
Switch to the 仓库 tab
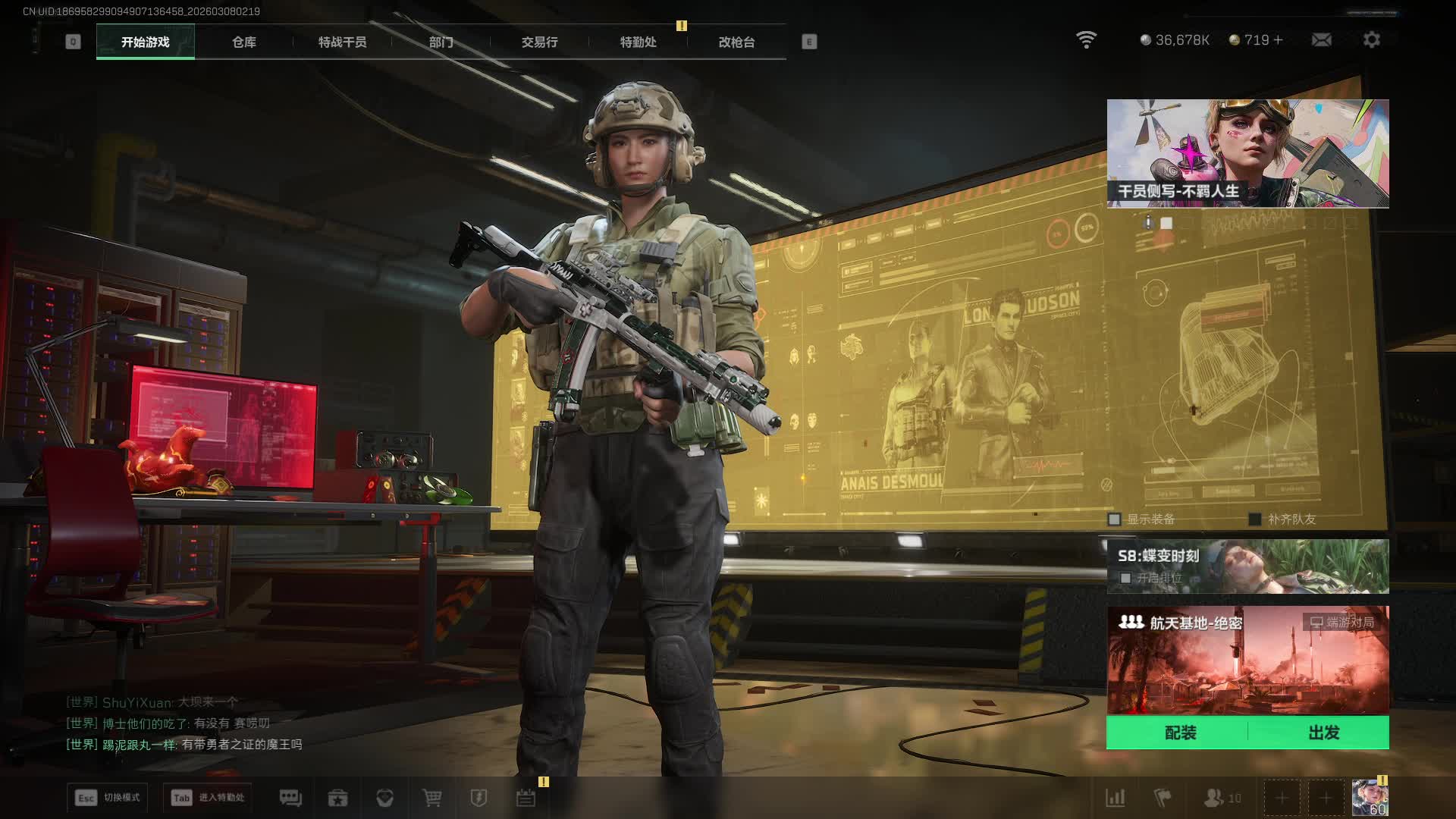point(243,42)
